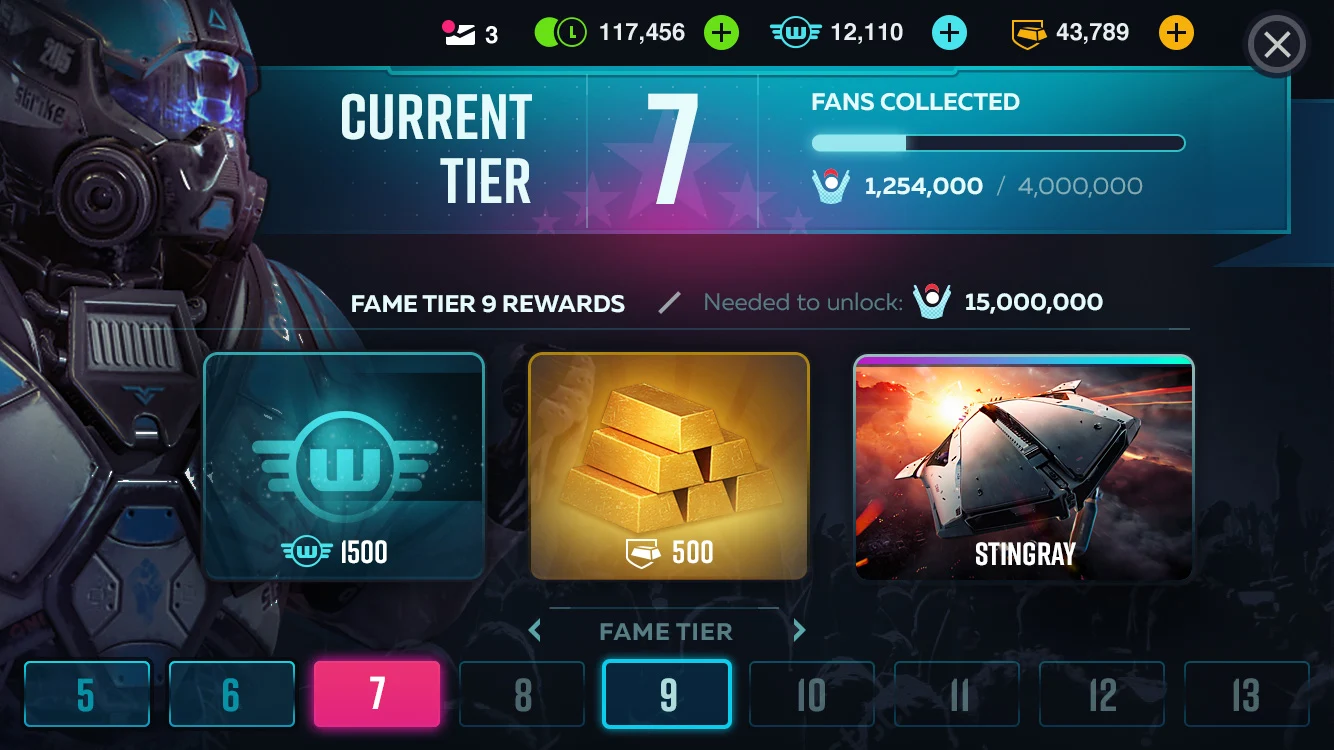1334x750 pixels.
Task: Open fame tier 13
Action: tap(1247, 694)
